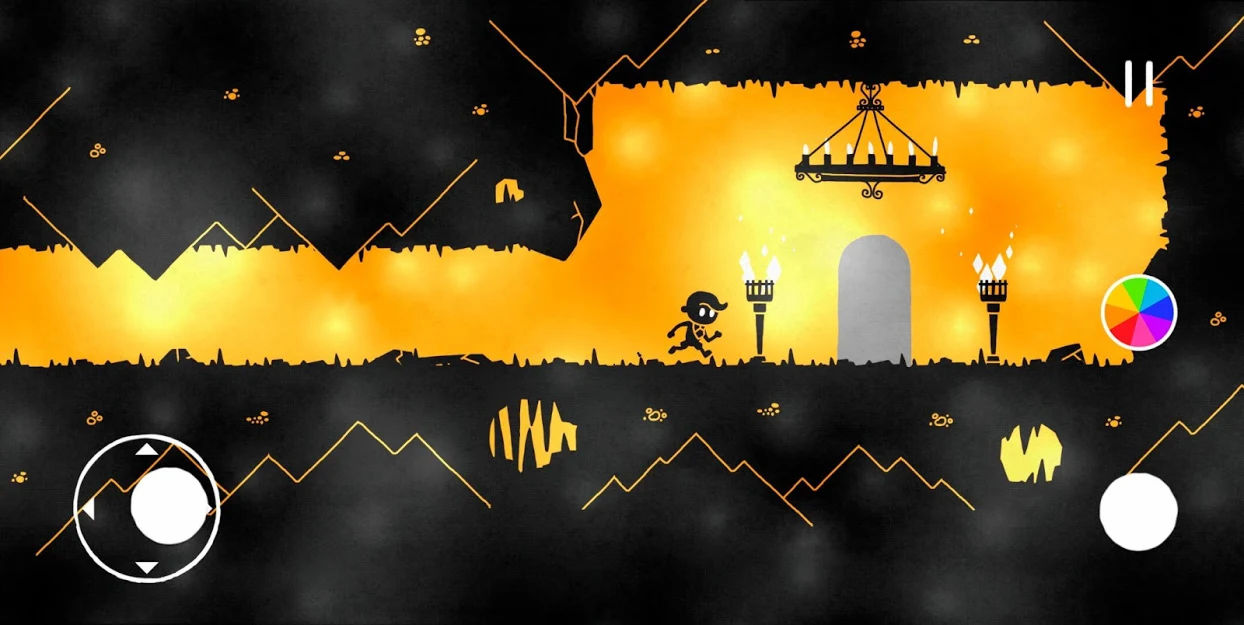Tap the joystick's down arrow
The image size is (1244, 625).
[x=146, y=567]
